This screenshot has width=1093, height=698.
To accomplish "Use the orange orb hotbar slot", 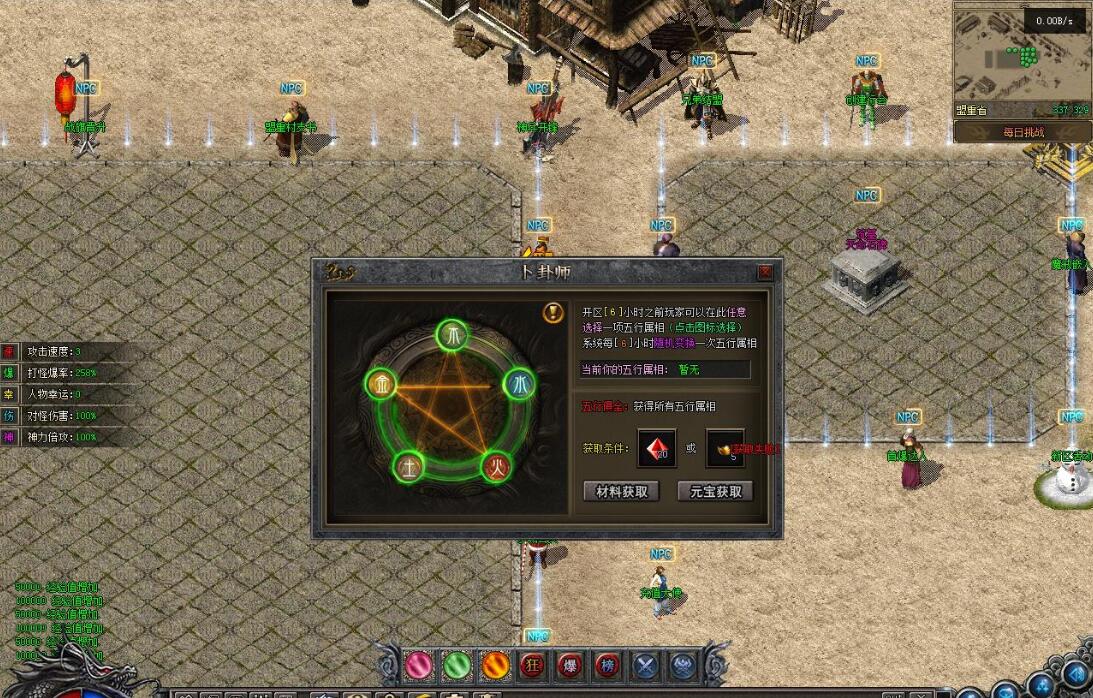I will tap(495, 664).
